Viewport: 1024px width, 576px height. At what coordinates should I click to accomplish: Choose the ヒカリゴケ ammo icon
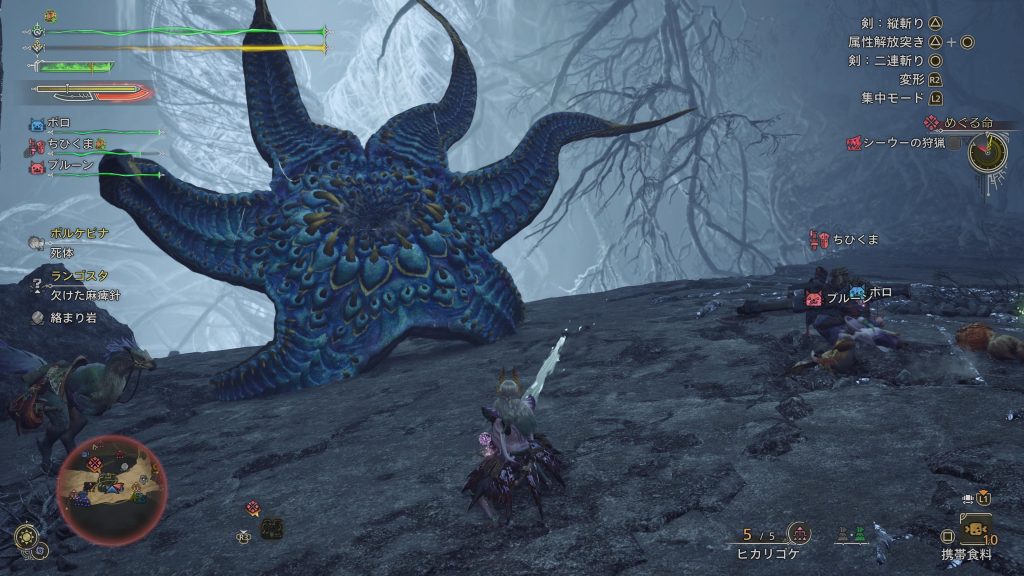point(798,534)
